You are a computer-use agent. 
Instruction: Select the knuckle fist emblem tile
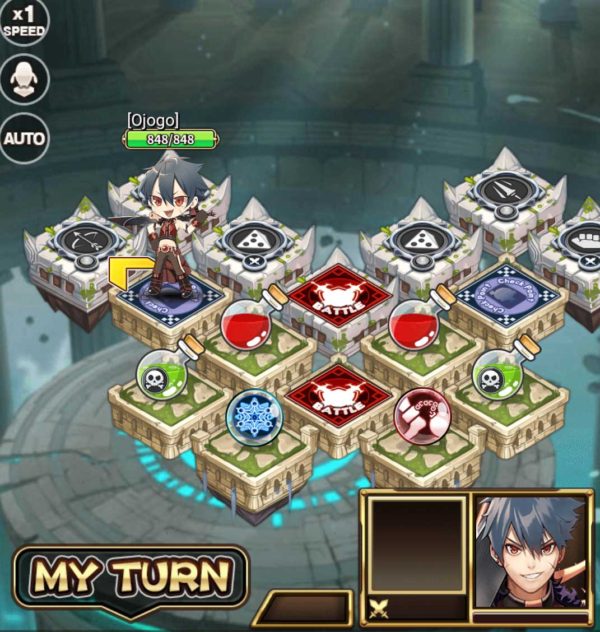click(577, 243)
